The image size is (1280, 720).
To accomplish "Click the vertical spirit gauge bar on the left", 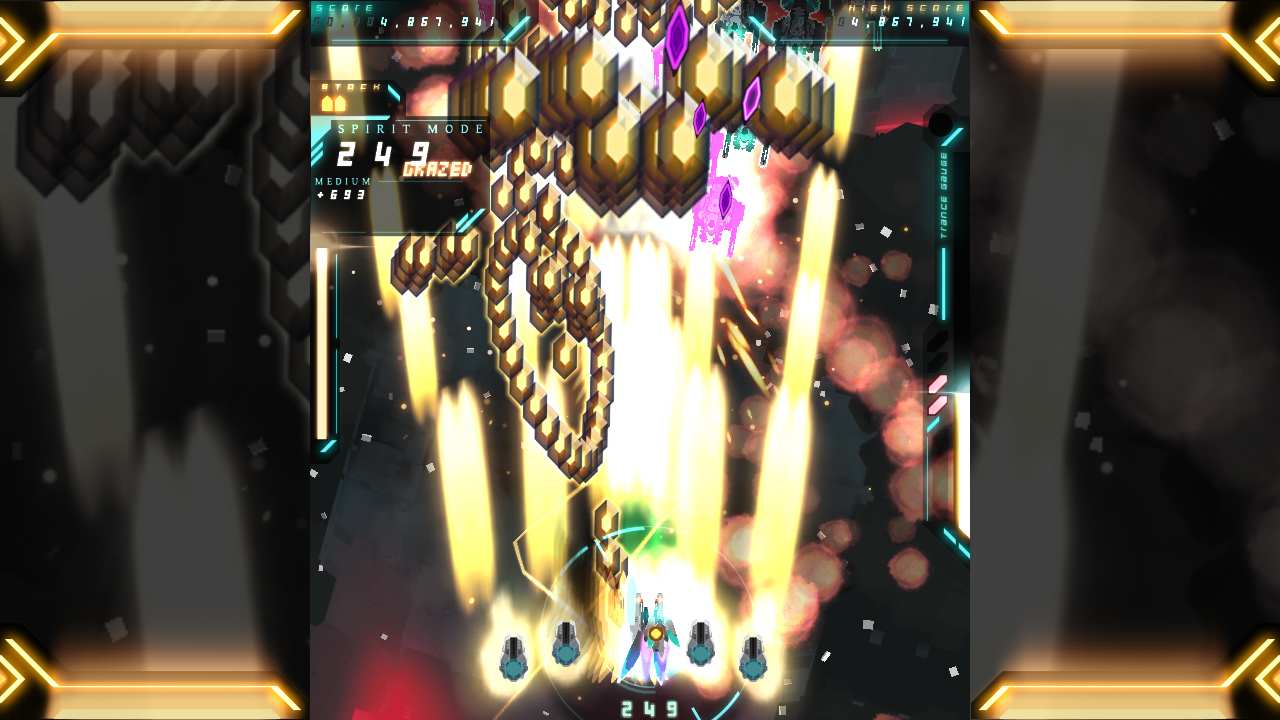I will coord(320,340).
